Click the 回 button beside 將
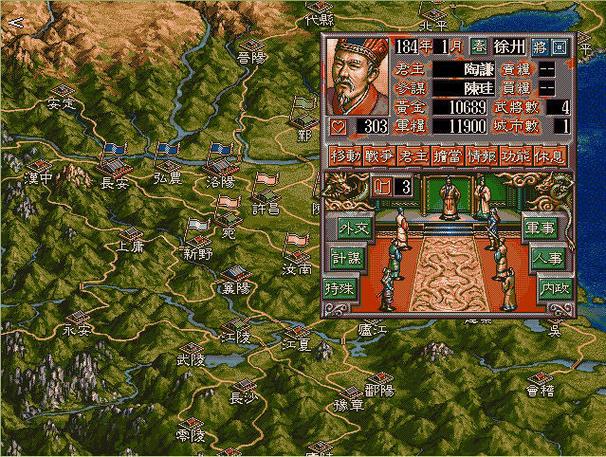Screen dimensions: 606x457 click(560, 46)
